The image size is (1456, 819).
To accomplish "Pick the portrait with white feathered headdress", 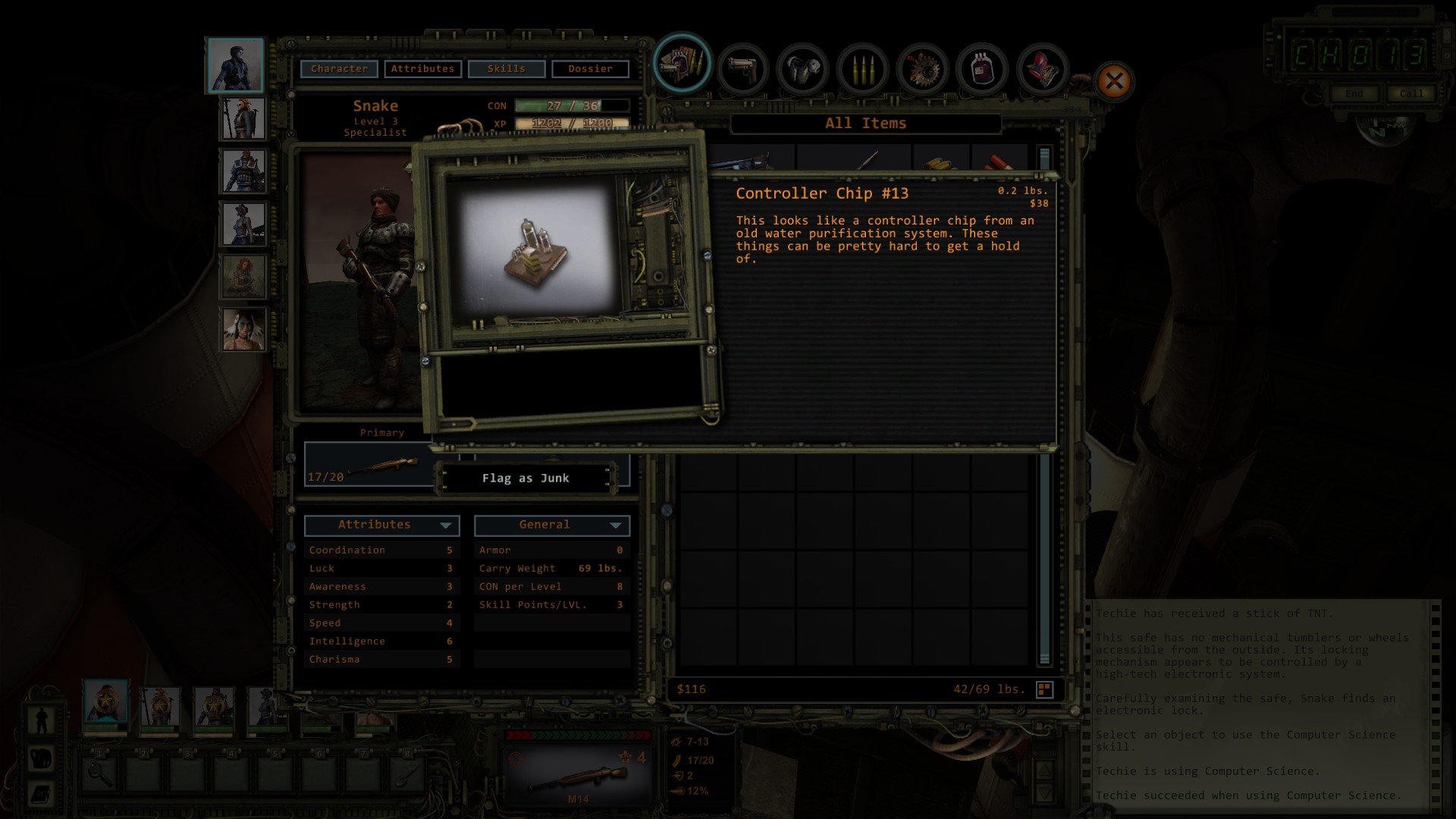I will click(243, 328).
